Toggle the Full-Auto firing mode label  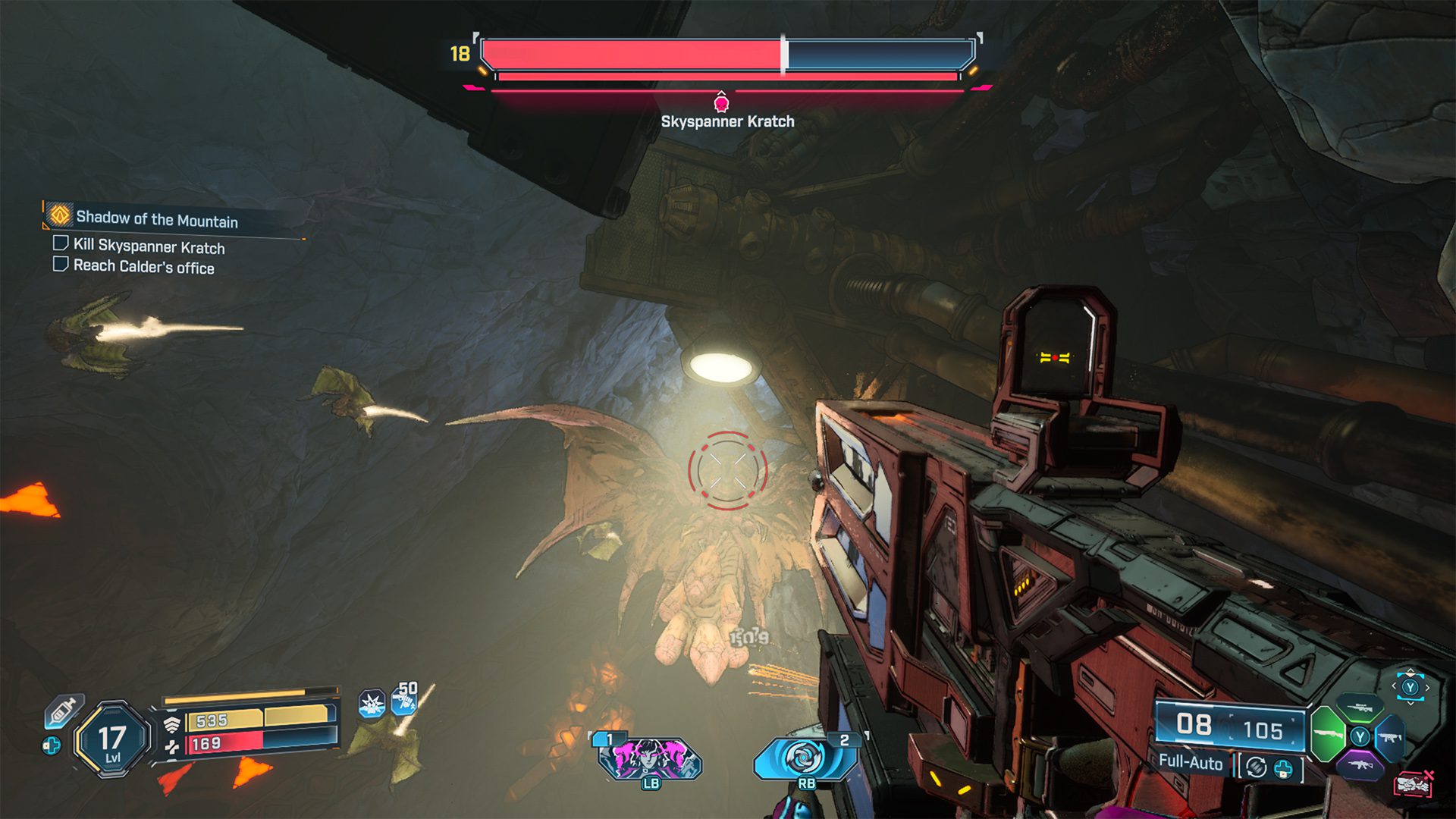1191,763
